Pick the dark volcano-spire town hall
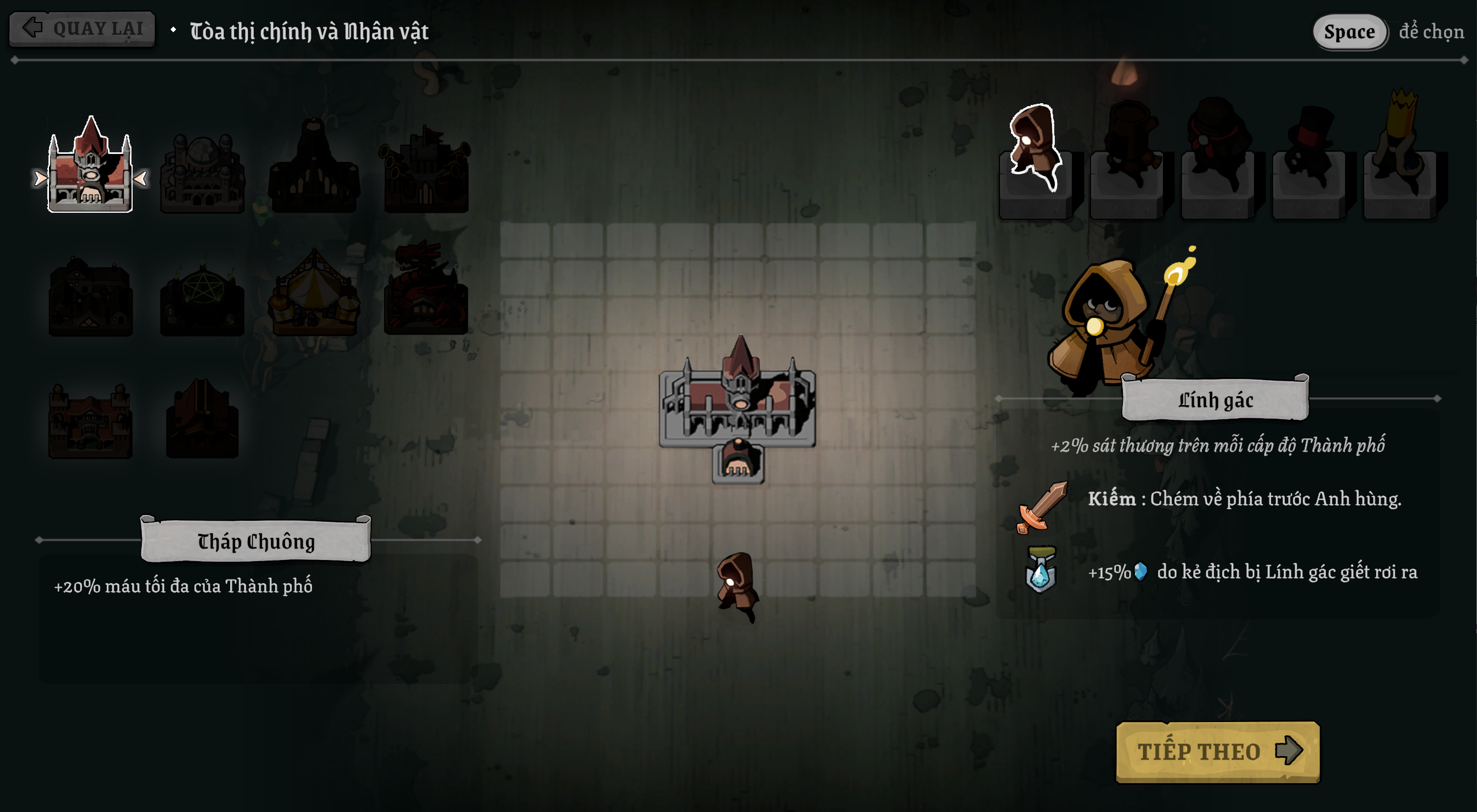Screen dimensions: 1477x812 click(314, 168)
